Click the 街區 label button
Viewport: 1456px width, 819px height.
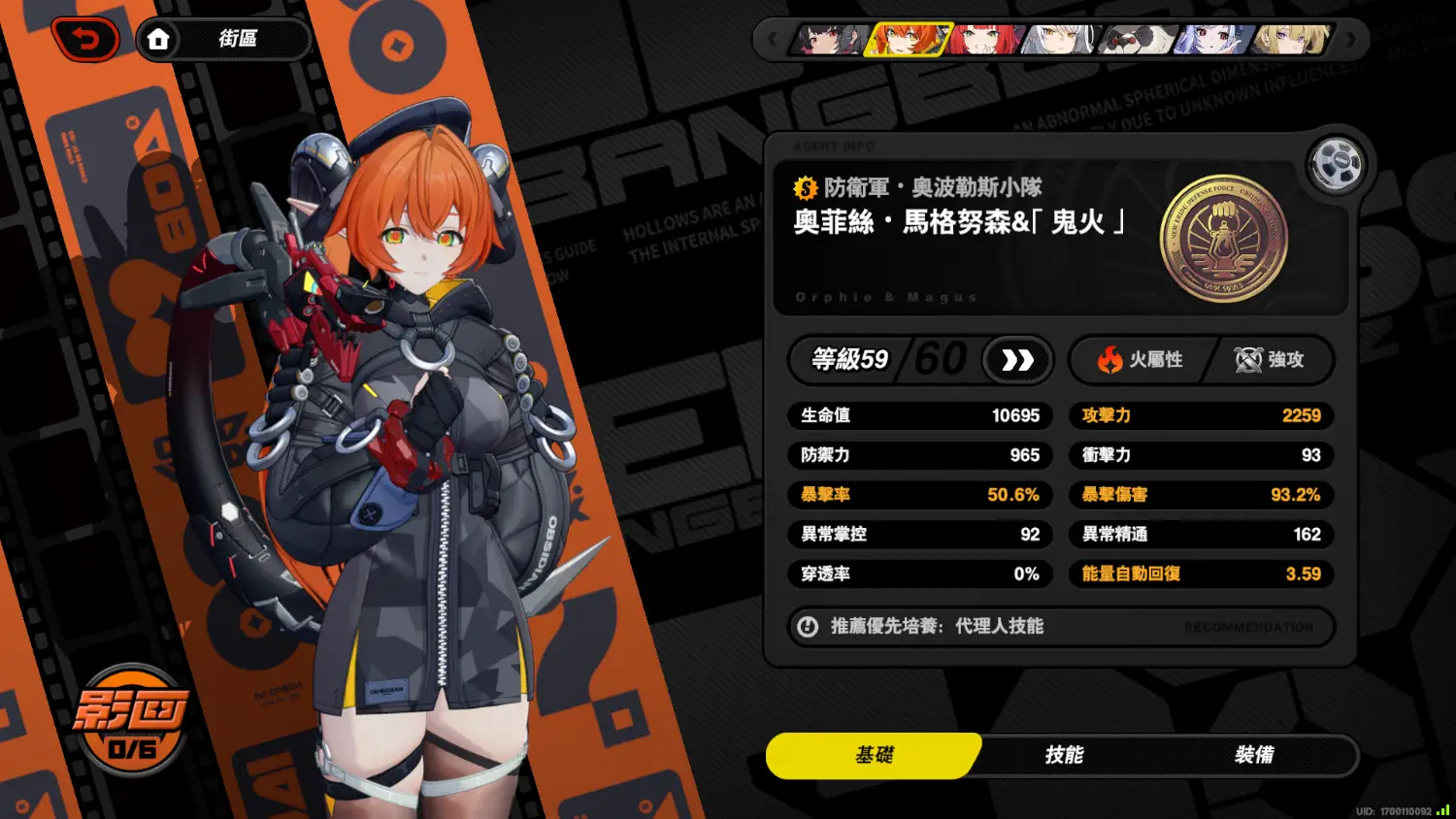pyautogui.click(x=236, y=39)
